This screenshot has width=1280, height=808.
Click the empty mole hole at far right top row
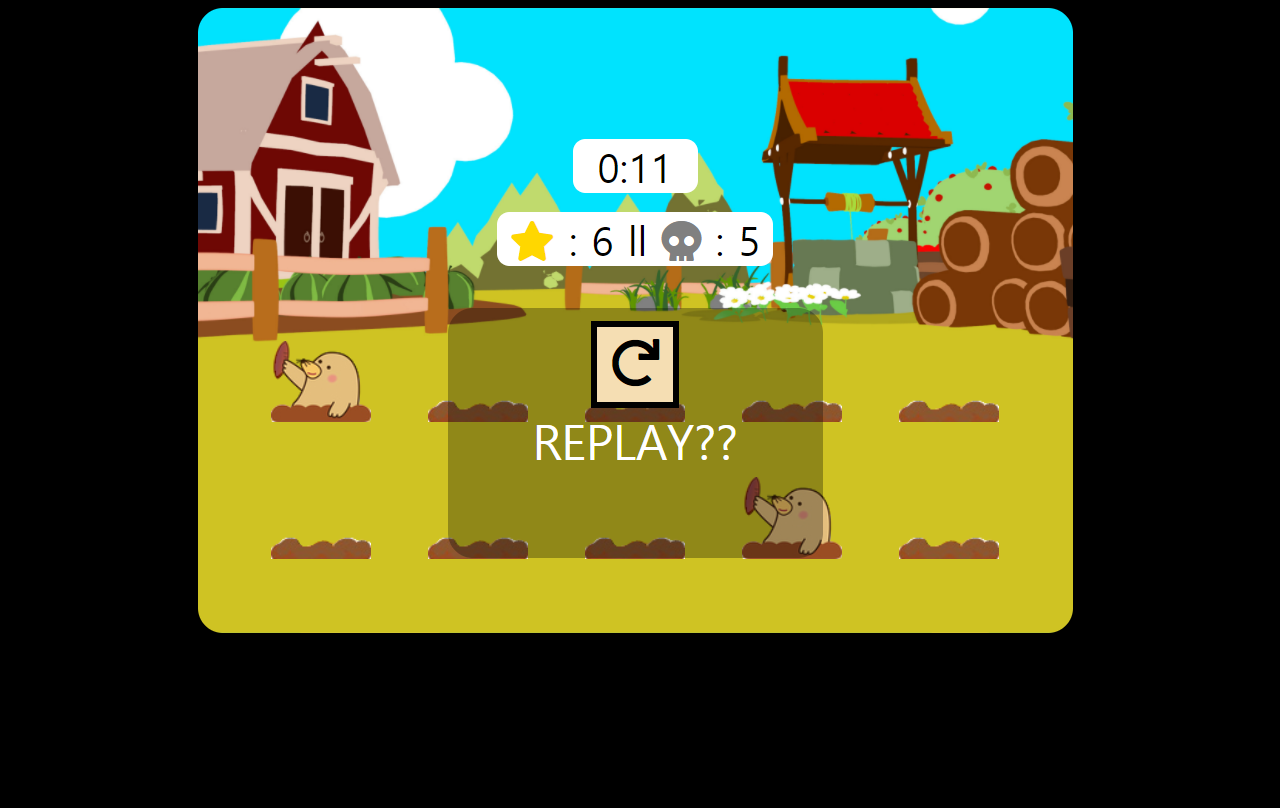(948, 410)
